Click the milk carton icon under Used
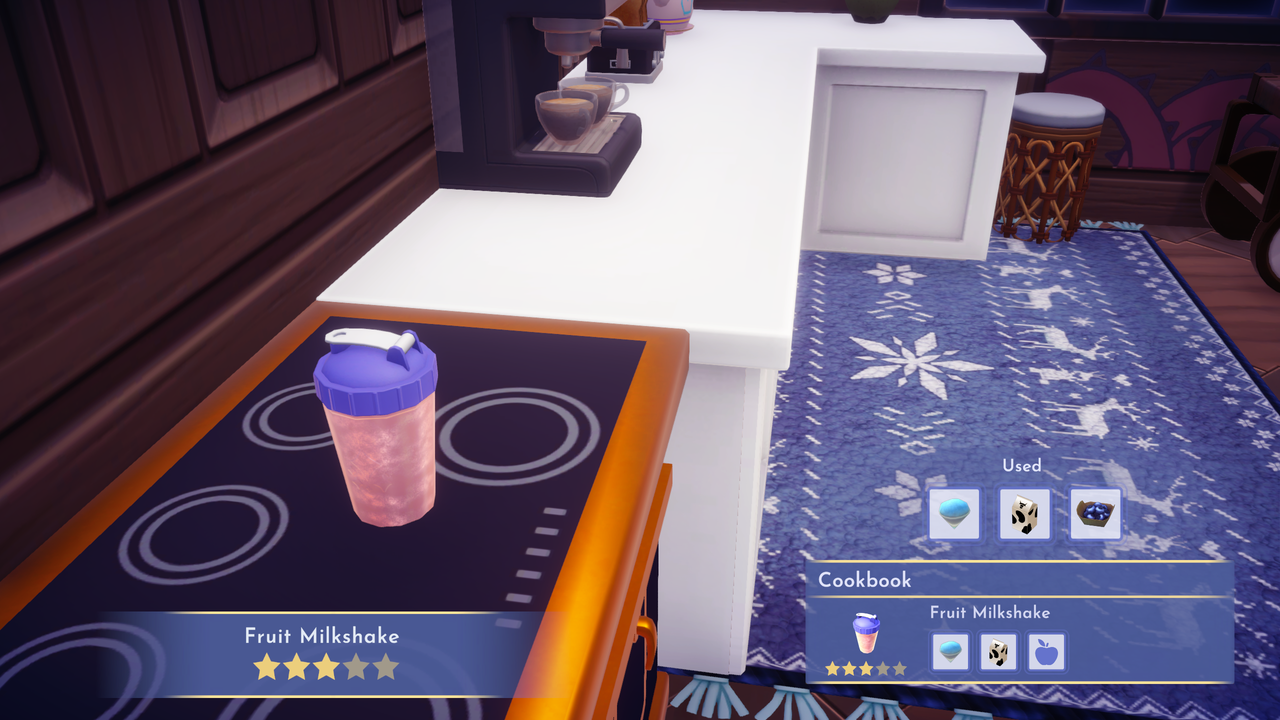Image resolution: width=1280 pixels, height=720 pixels. pos(1024,512)
